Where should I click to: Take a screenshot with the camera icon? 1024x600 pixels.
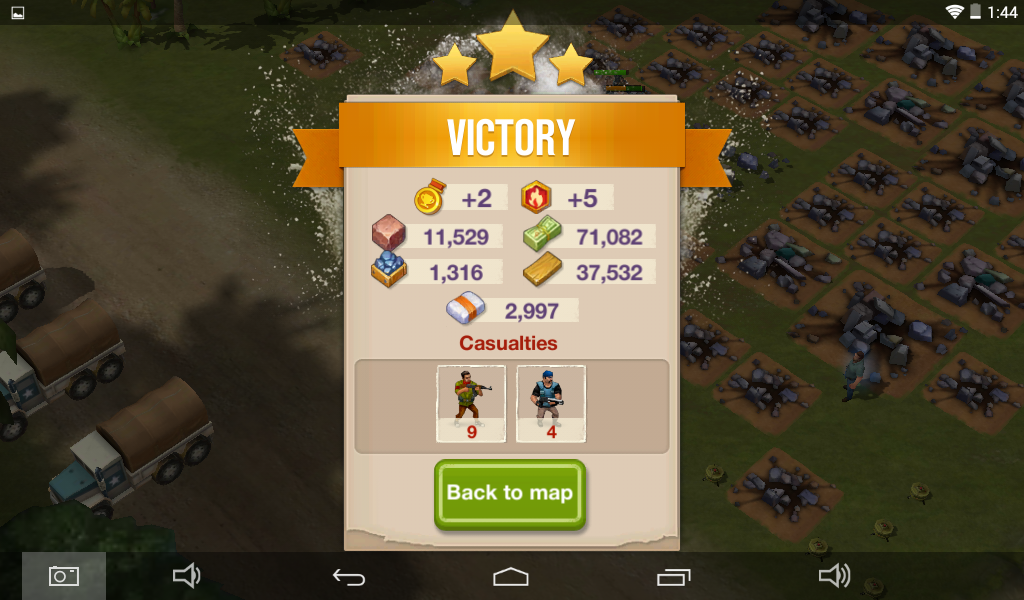(64, 576)
